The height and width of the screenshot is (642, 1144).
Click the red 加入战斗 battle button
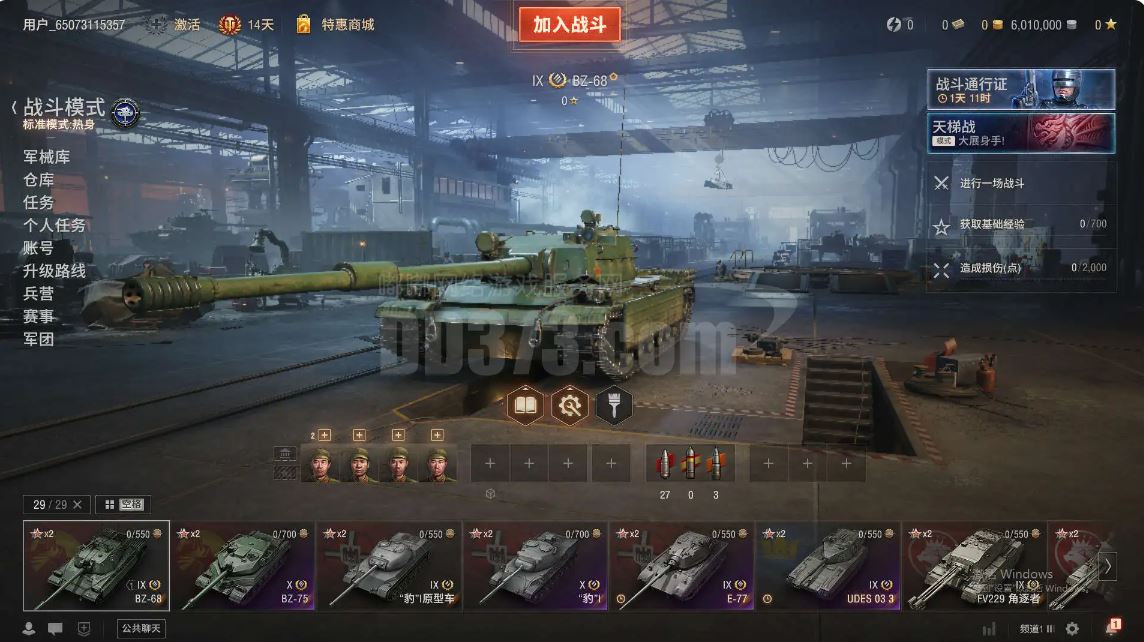(x=569, y=25)
